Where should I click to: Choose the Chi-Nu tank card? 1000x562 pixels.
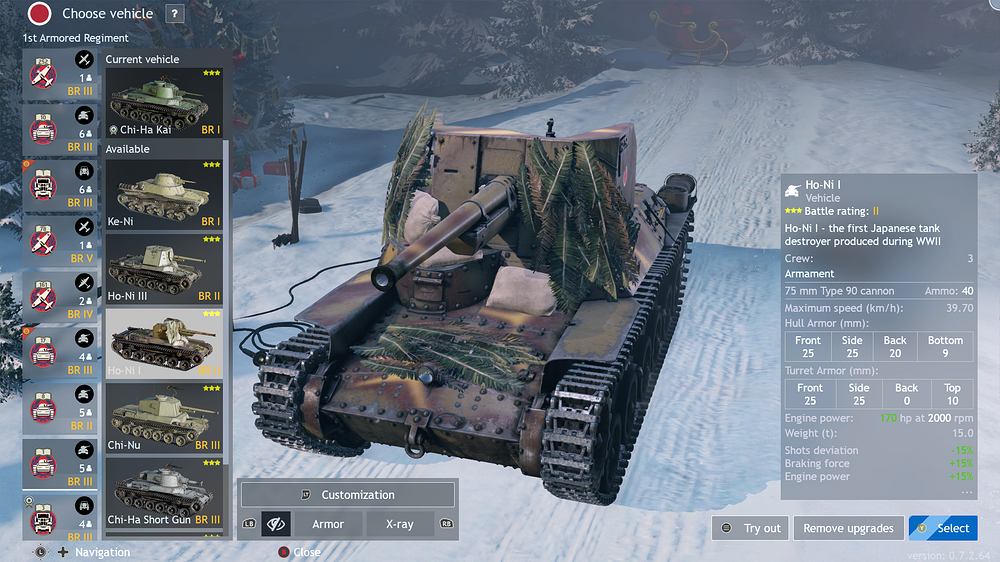(x=164, y=418)
